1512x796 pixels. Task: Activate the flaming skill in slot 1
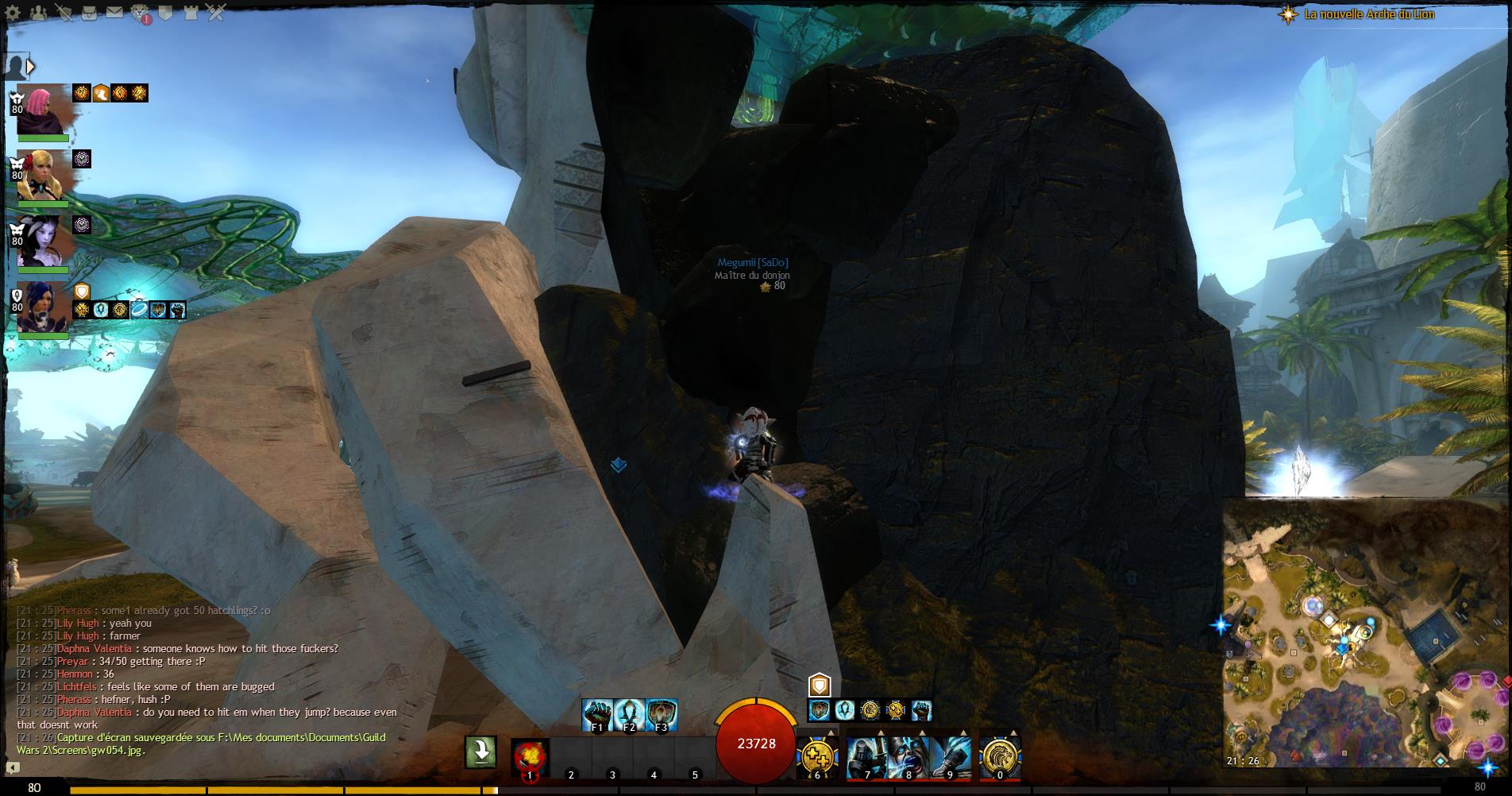(530, 755)
